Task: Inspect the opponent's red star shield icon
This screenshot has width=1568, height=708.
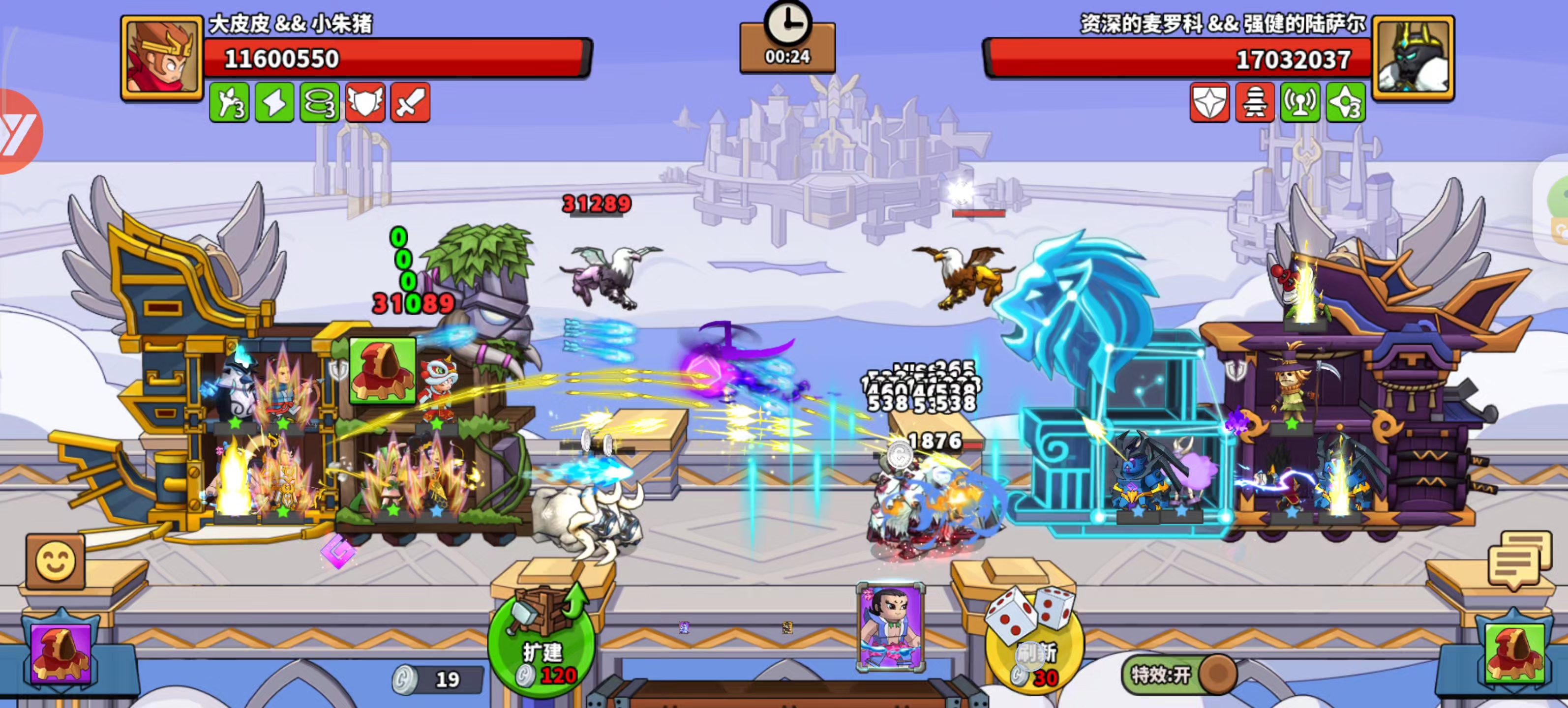Action: coord(1209,103)
